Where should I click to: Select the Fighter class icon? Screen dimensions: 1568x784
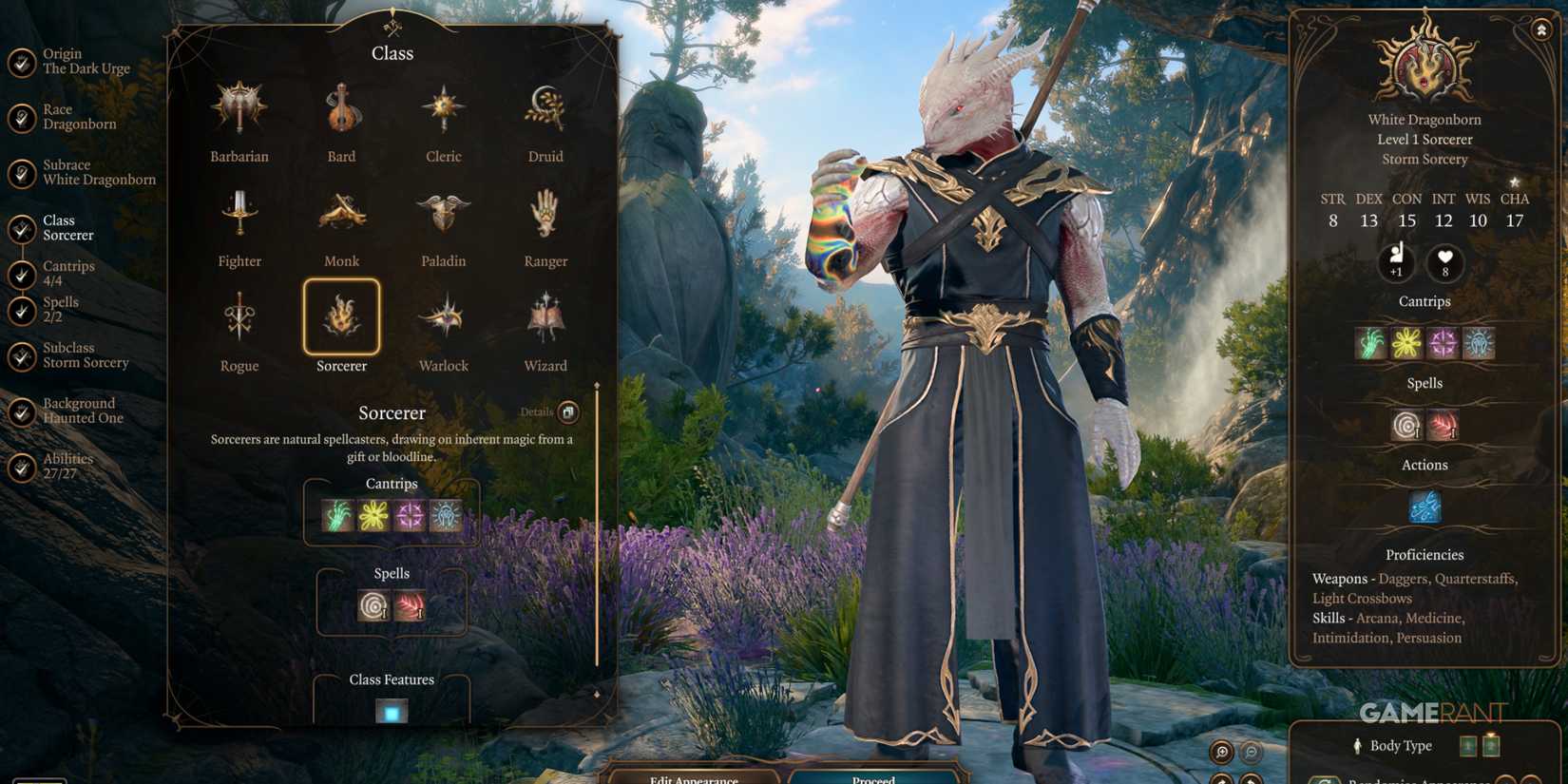point(239,213)
